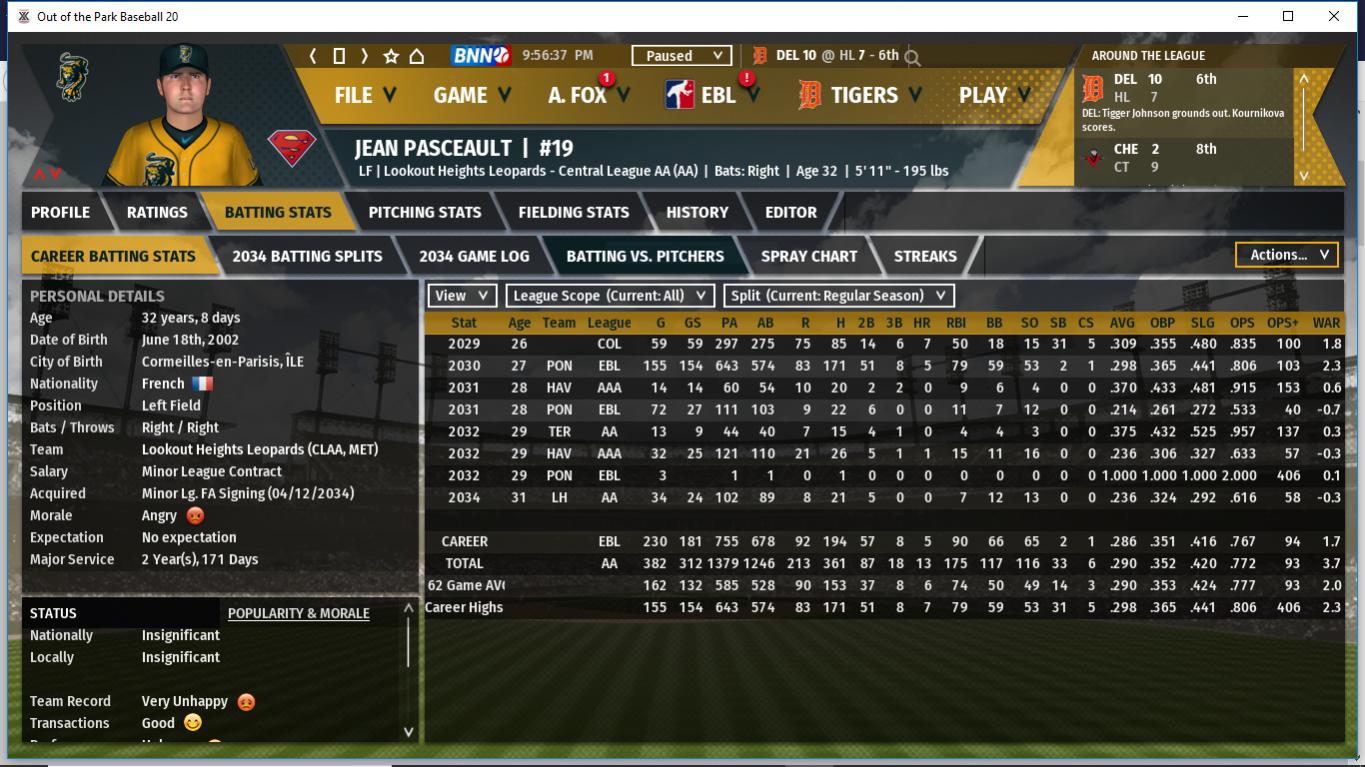1365x767 pixels.
Task: Open the TIGERS team menu
Action: click(x=862, y=95)
